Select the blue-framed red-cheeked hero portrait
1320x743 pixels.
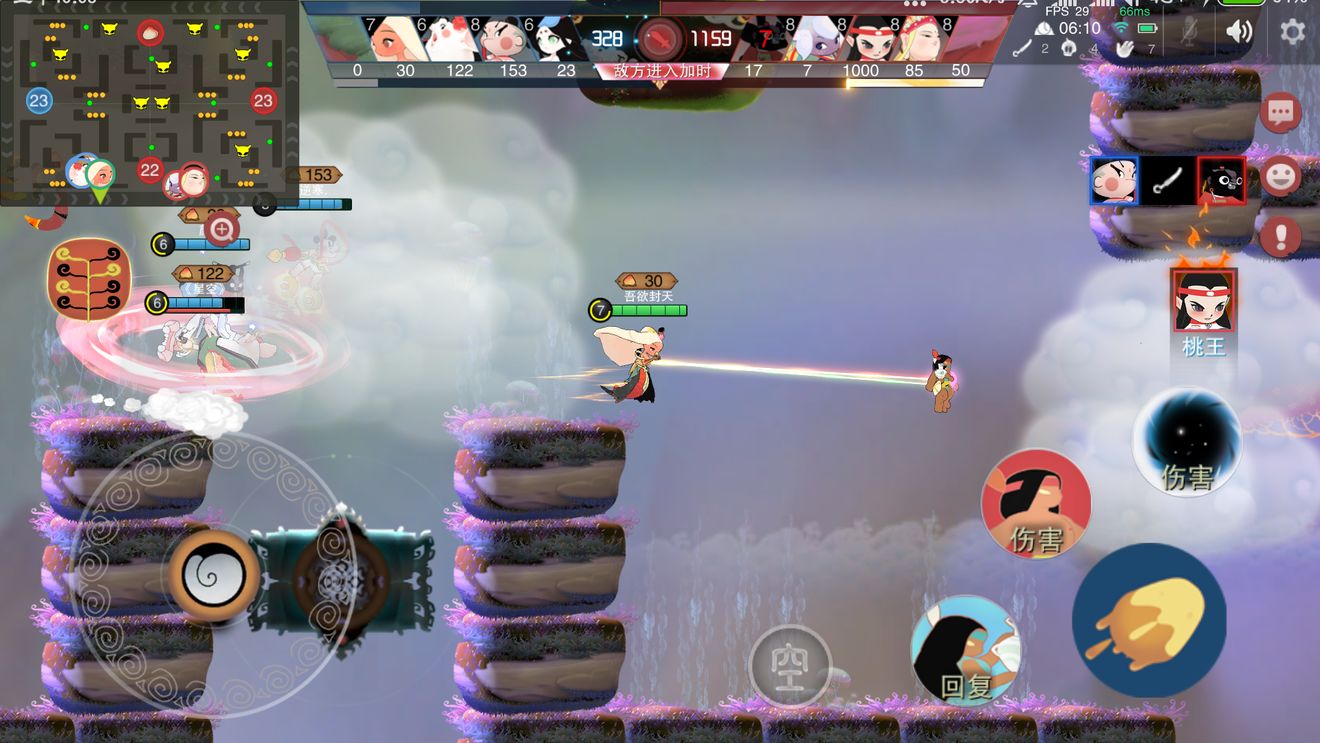pyautogui.click(x=1113, y=181)
